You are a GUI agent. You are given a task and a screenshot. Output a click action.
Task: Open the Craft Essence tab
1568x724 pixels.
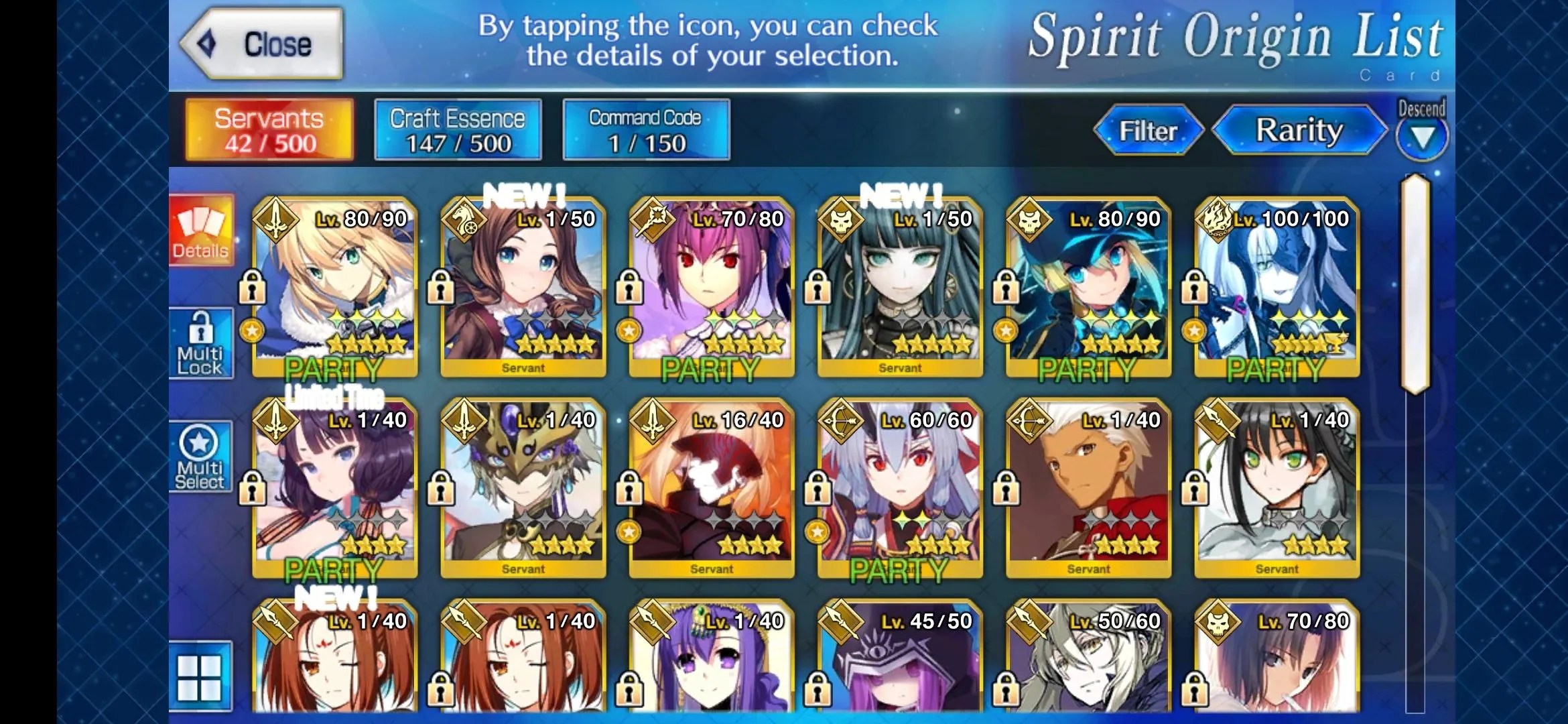coord(458,130)
